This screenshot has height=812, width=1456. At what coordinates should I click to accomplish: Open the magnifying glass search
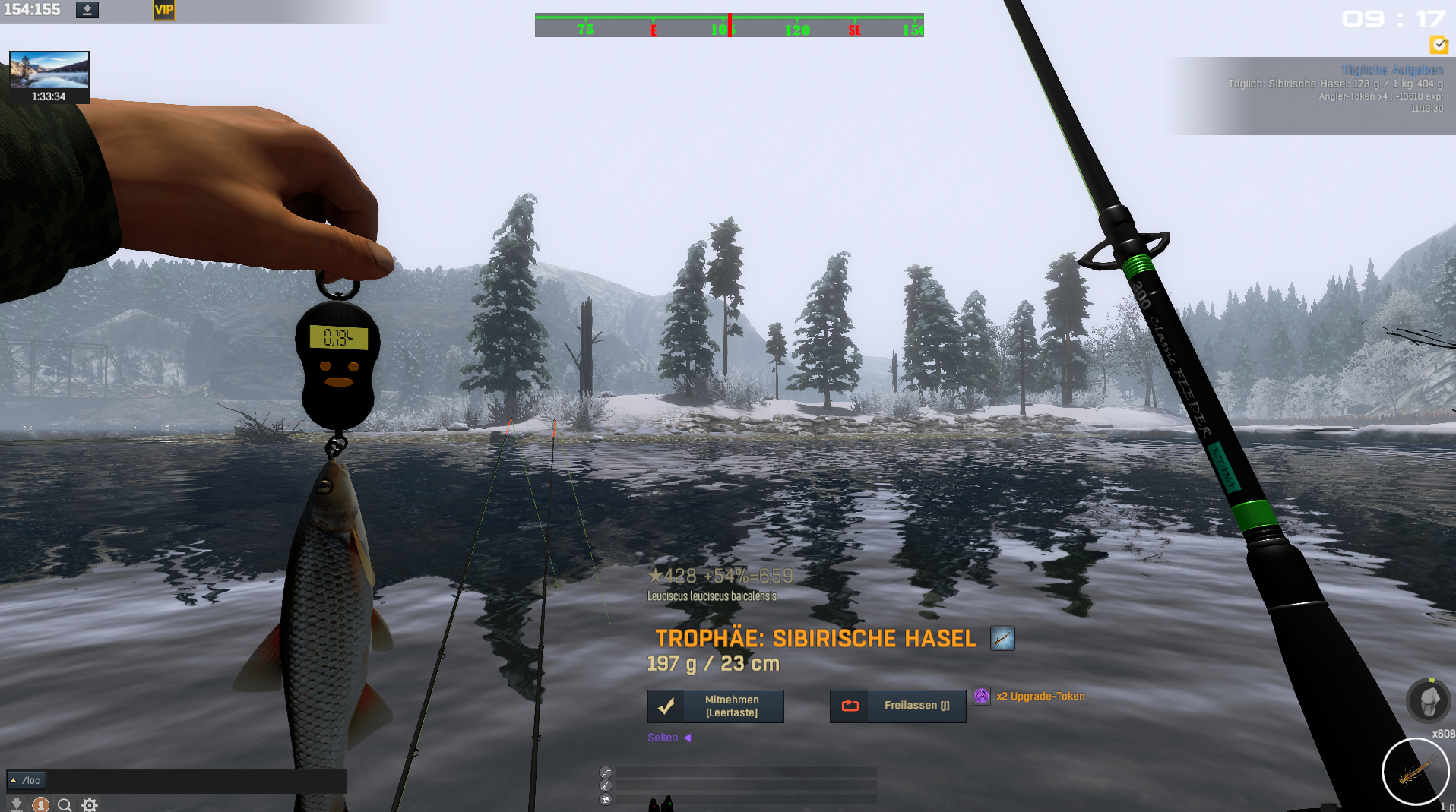coord(65,804)
